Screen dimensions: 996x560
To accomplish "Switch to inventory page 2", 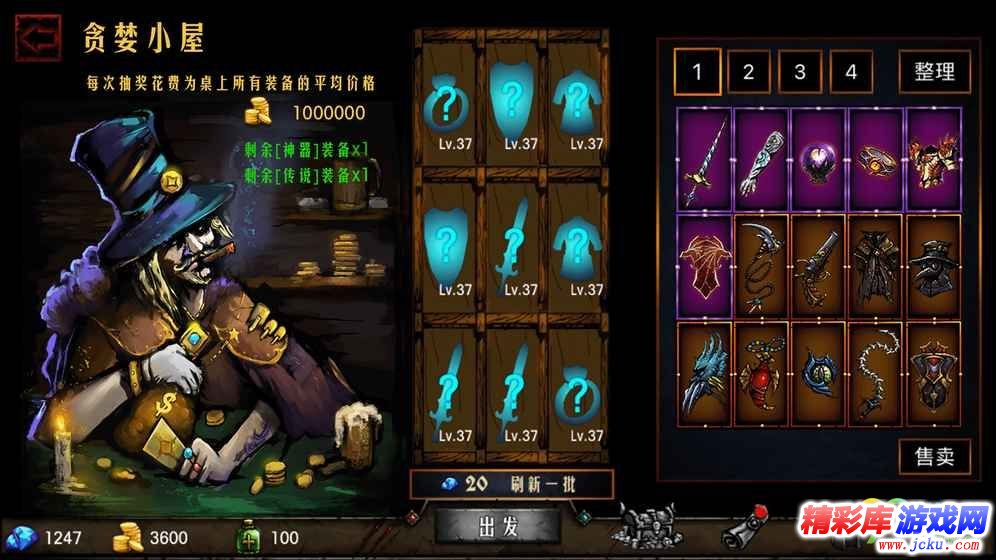I will pyautogui.click(x=748, y=72).
